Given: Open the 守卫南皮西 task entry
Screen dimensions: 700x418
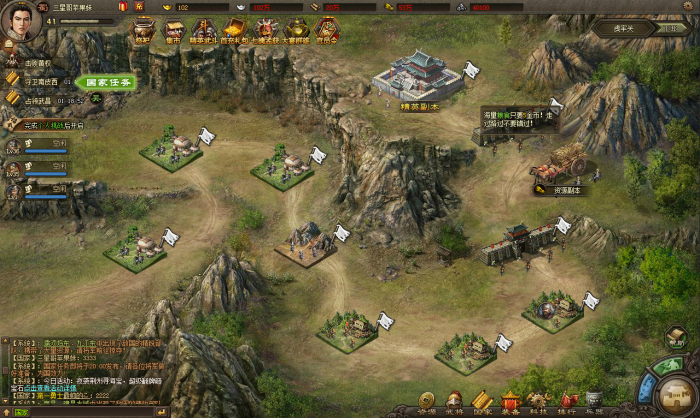Looking at the screenshot, I should [x=40, y=82].
